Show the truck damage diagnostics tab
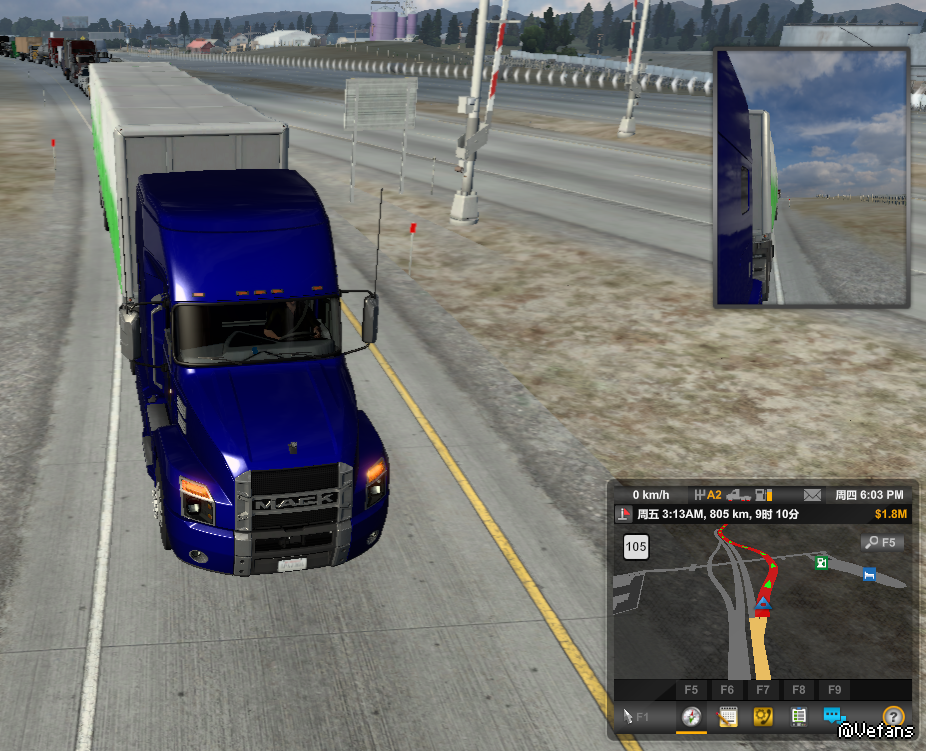Image resolution: width=926 pixels, height=751 pixels. click(x=798, y=716)
